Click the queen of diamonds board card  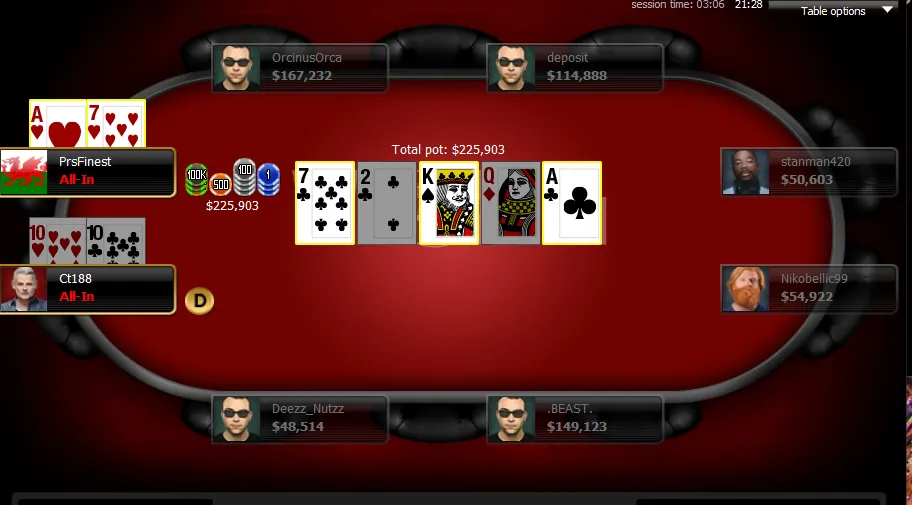tap(510, 203)
